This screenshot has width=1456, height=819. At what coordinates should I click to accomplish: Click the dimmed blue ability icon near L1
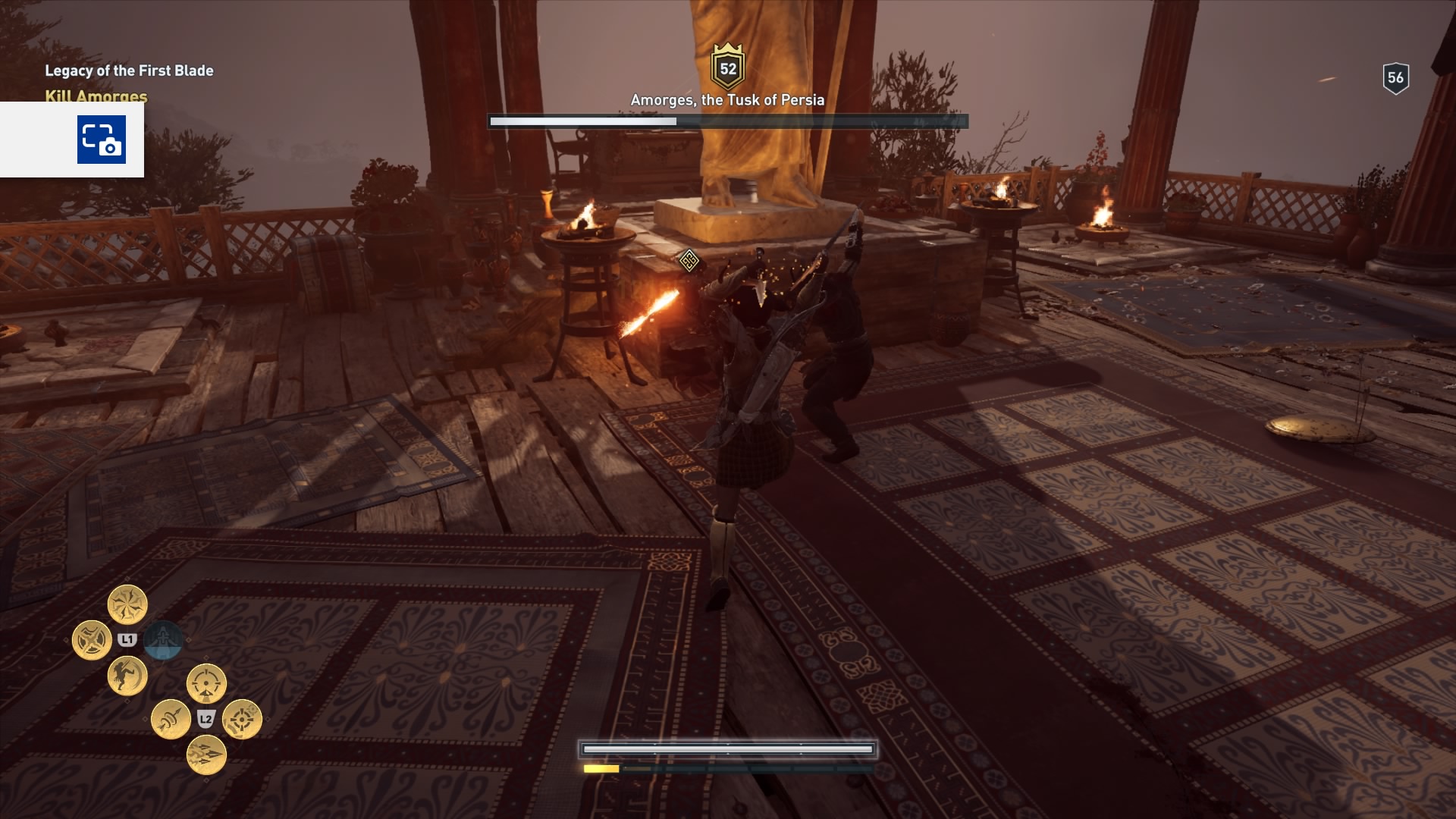164,640
